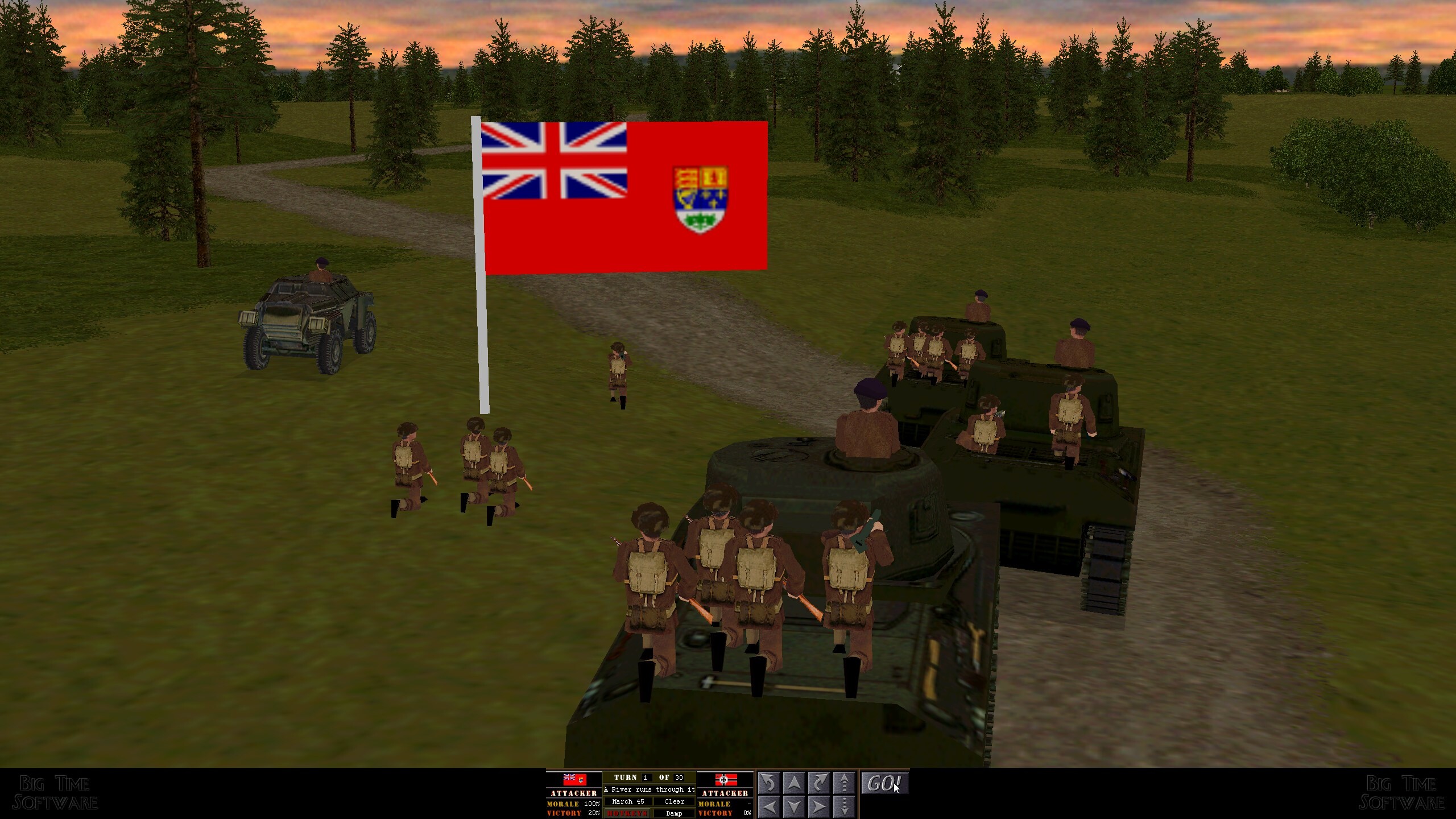
Task: Select the Canadian Red Ensign flag on the attacker panel
Action: (575, 779)
